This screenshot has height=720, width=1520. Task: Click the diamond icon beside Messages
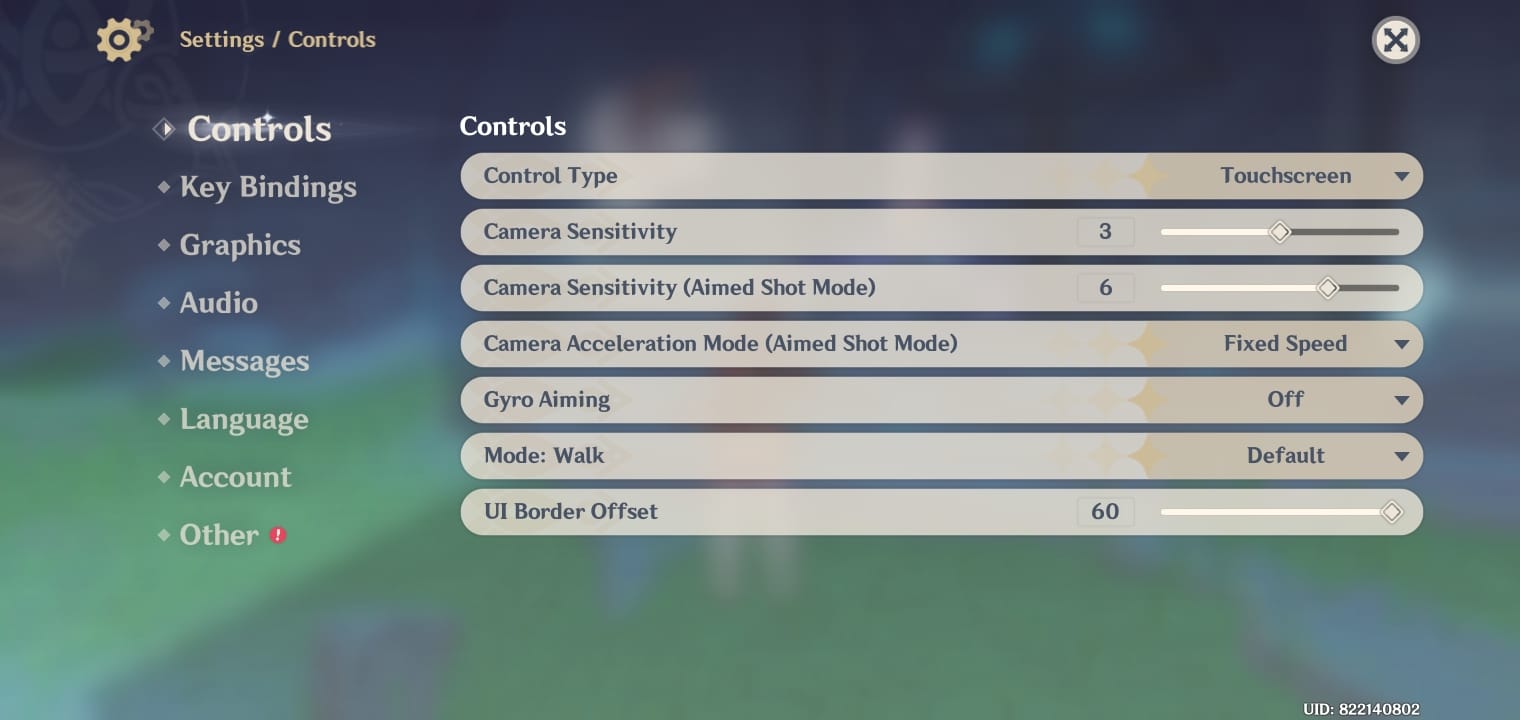pyautogui.click(x=164, y=360)
